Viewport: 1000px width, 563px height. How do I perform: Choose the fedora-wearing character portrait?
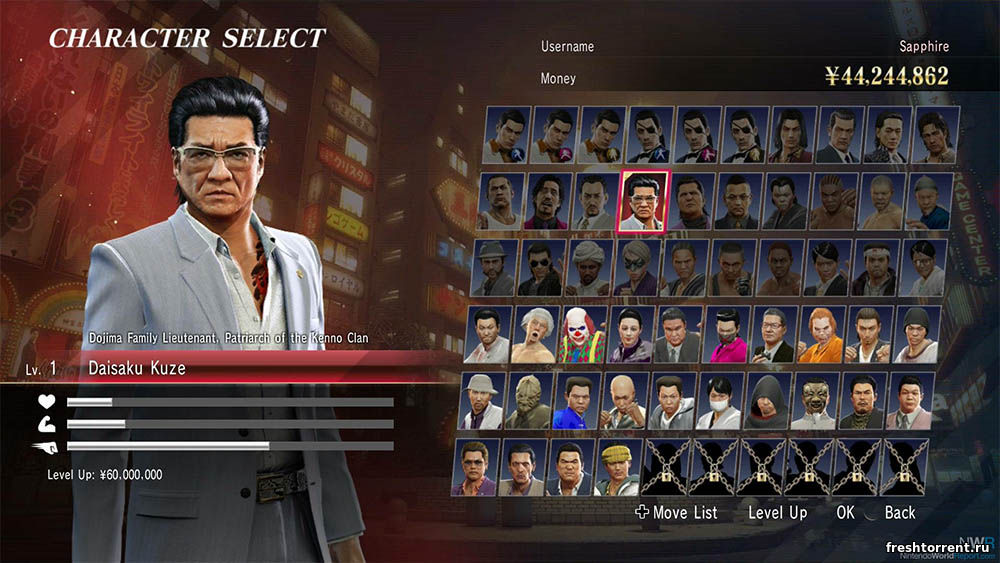(493, 267)
